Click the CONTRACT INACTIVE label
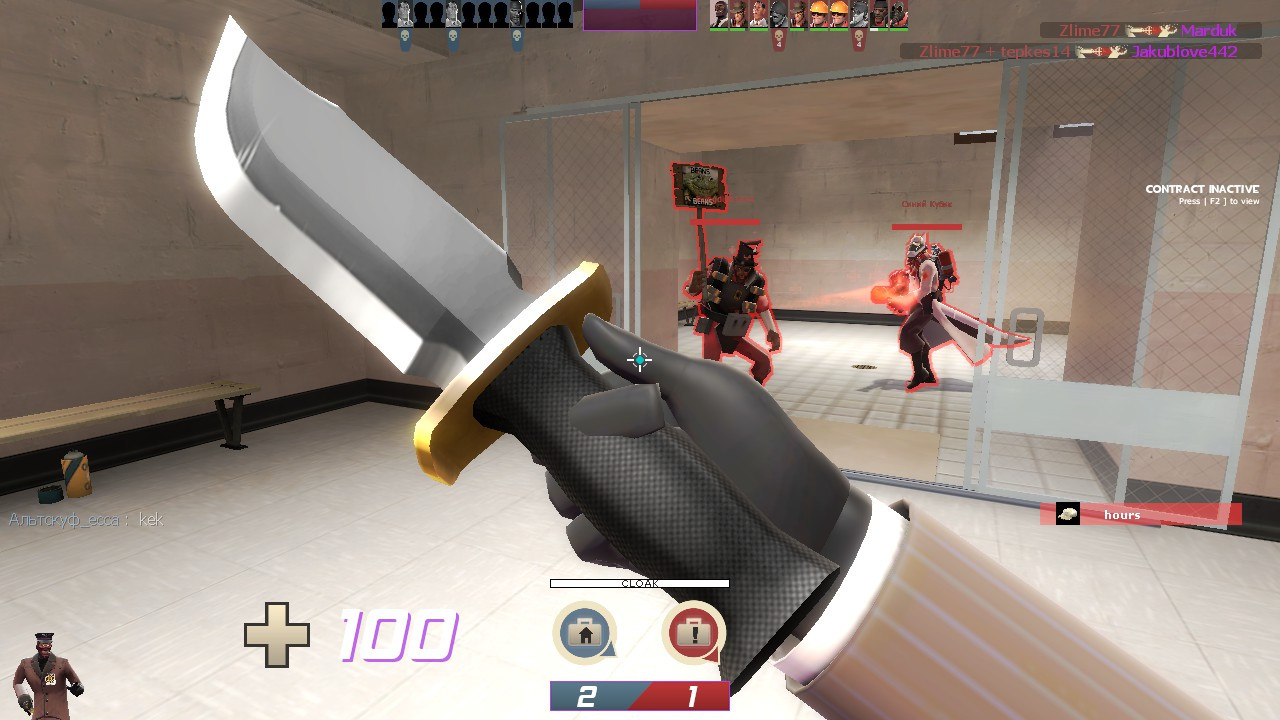 (x=1201, y=188)
